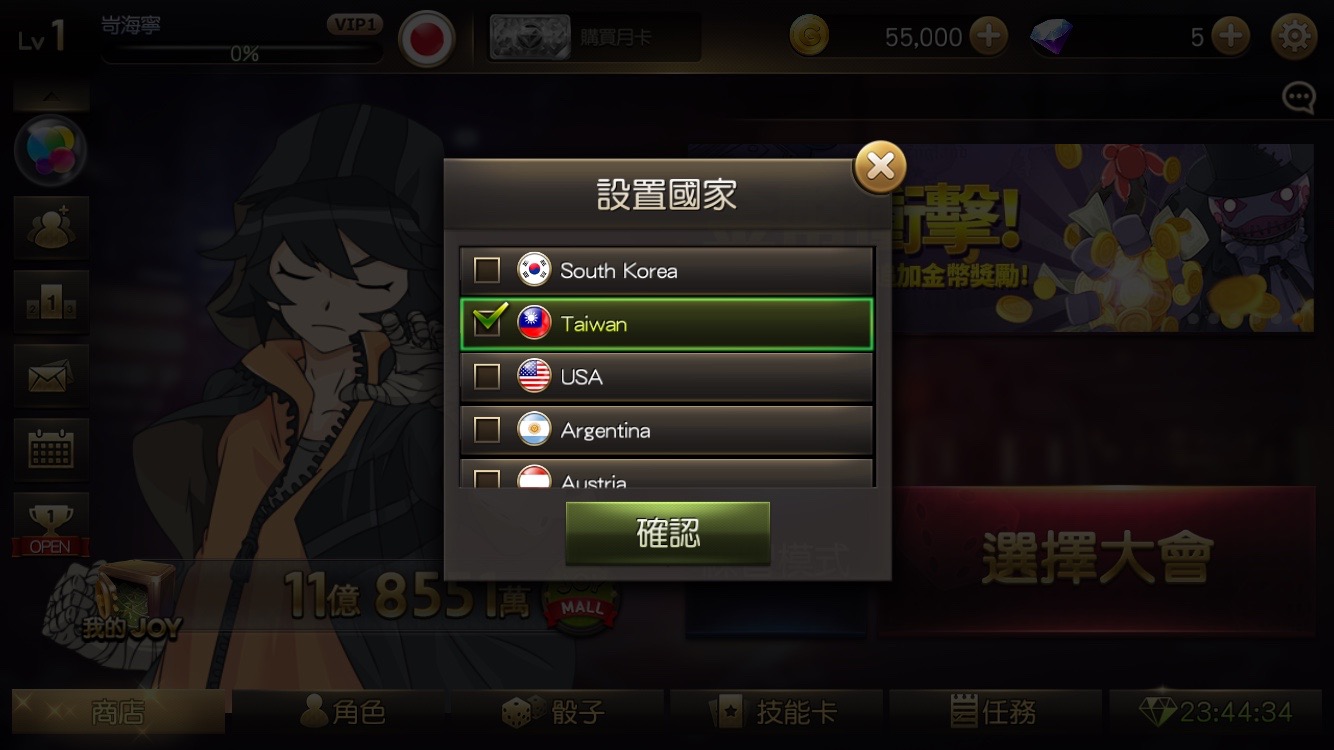
Task: Open the ranking podium icon
Action: [51, 301]
